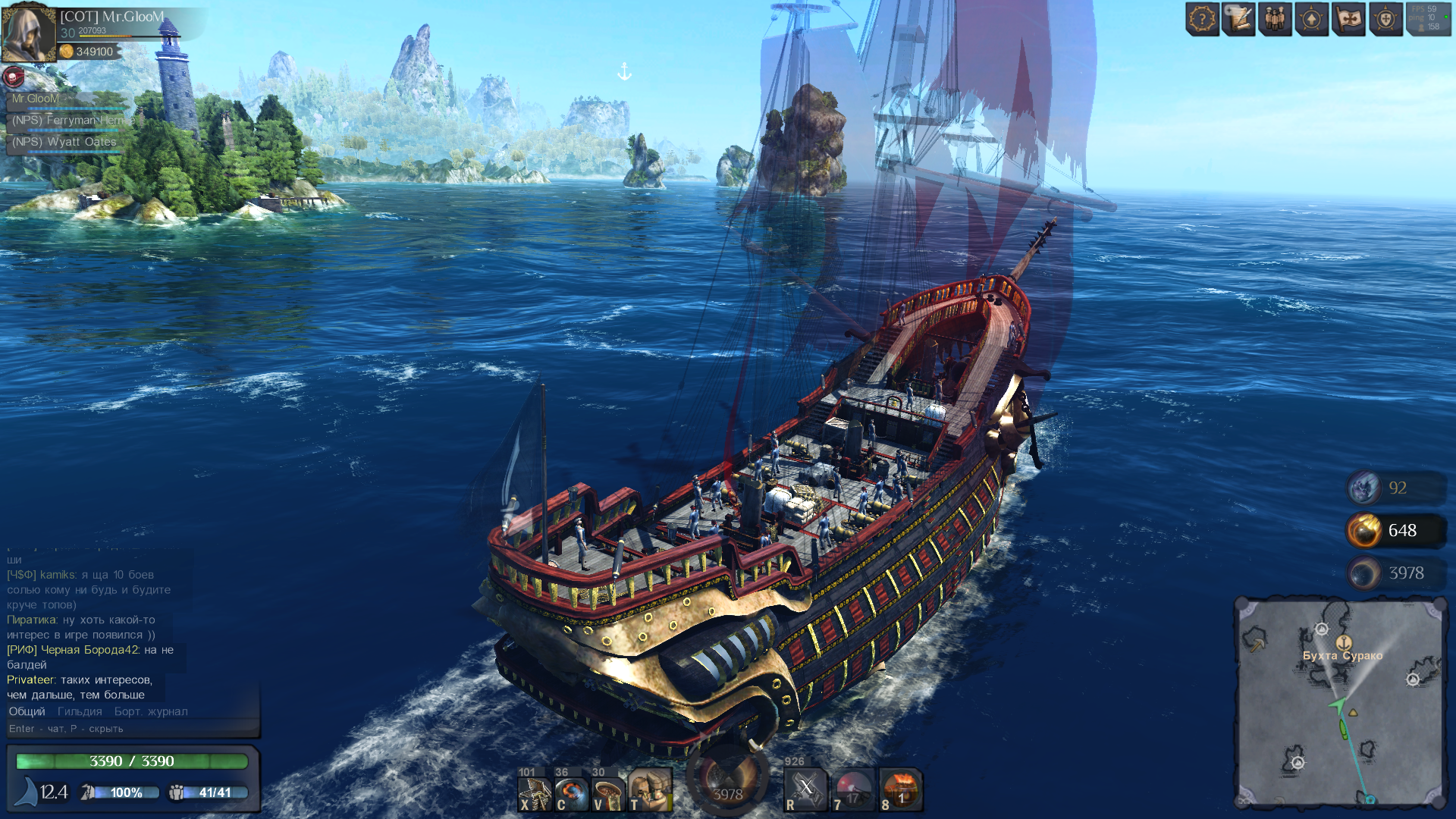Switch chat to the Общий tab
This screenshot has width=1456, height=819.
[x=27, y=712]
